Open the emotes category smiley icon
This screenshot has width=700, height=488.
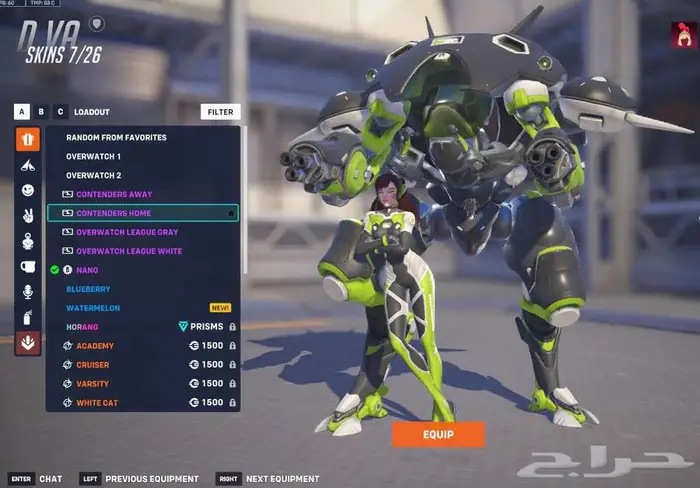[28, 190]
